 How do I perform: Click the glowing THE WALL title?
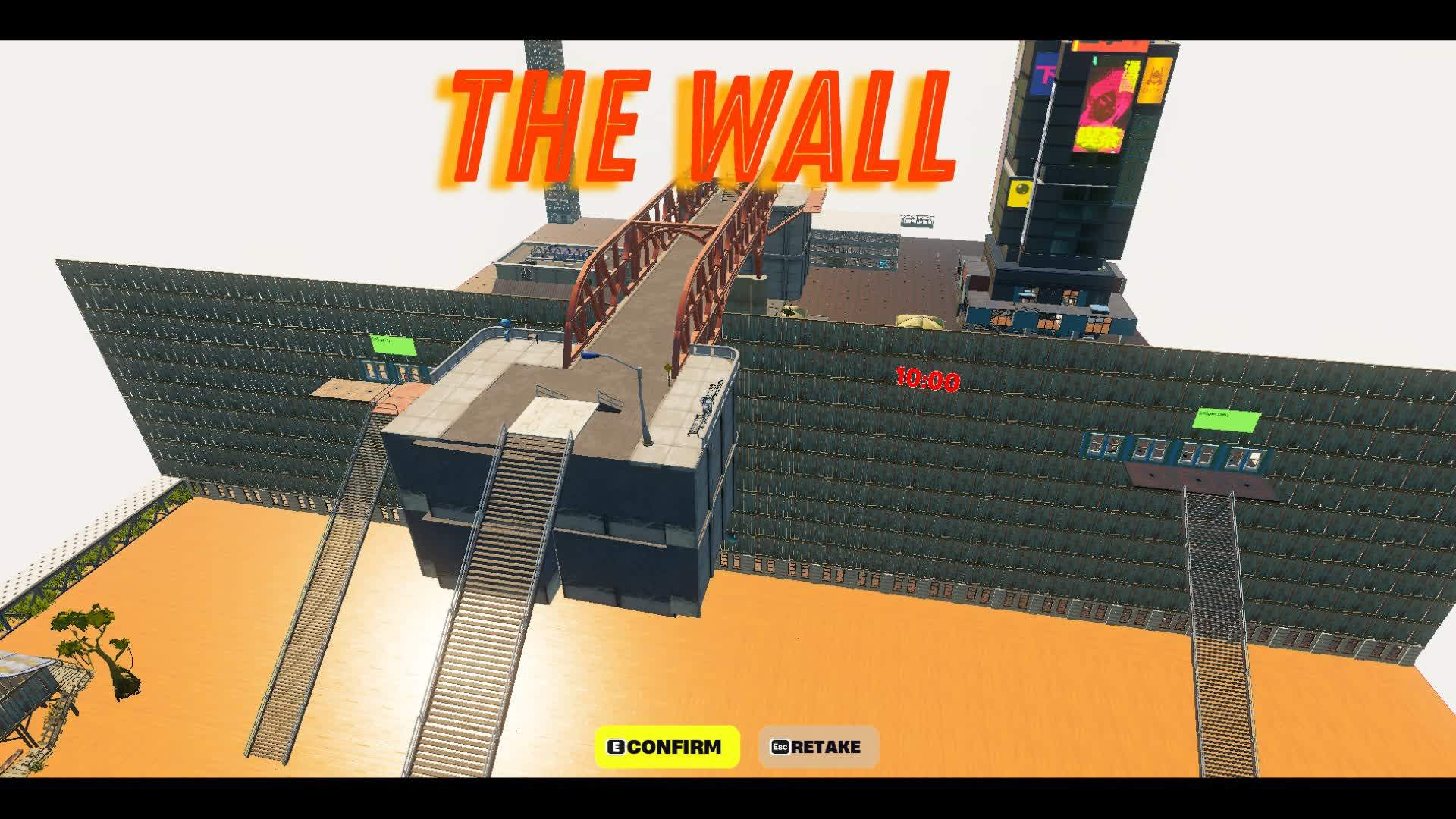click(694, 121)
